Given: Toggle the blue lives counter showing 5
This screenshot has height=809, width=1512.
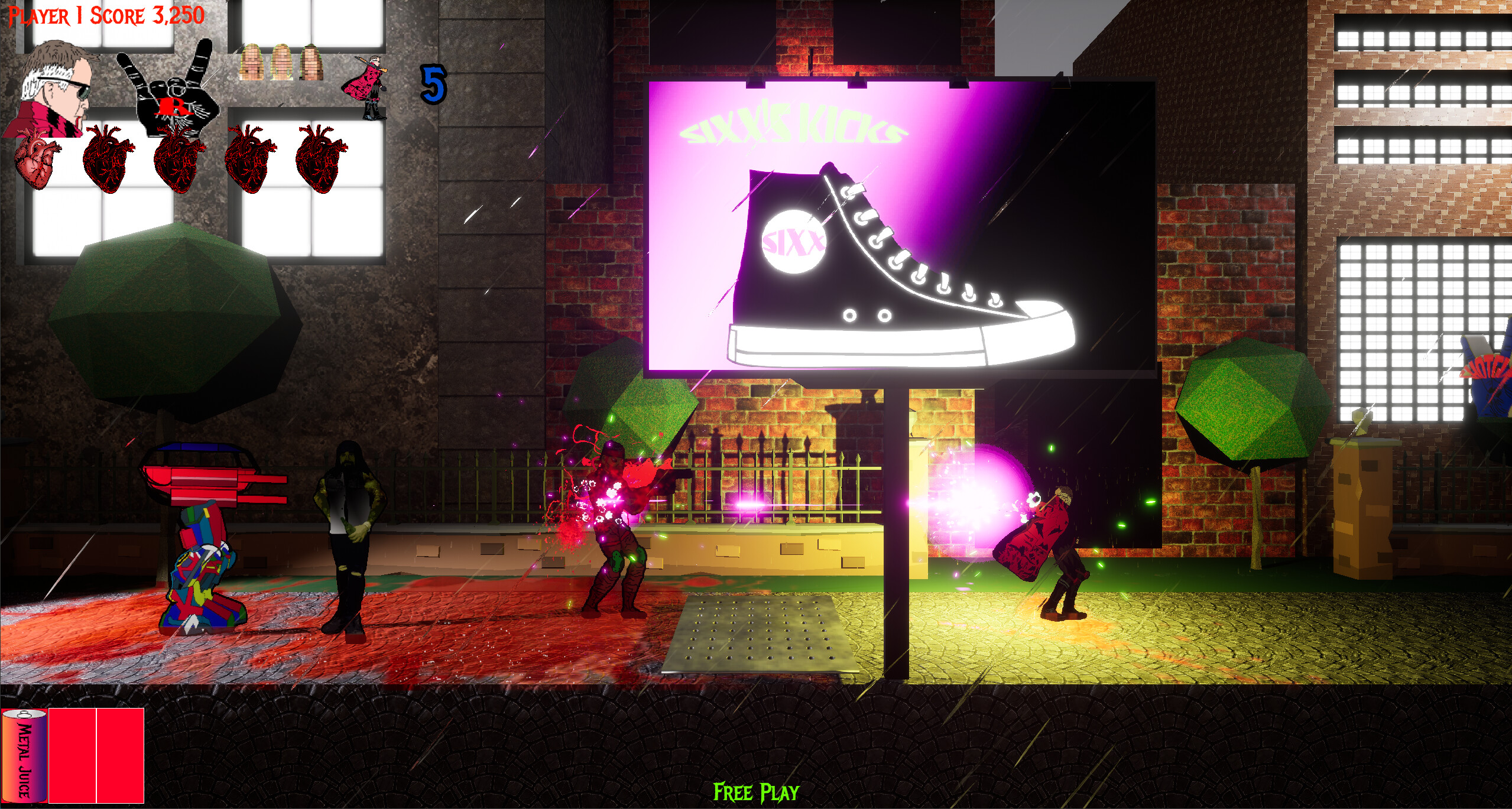Looking at the screenshot, I should (434, 83).
